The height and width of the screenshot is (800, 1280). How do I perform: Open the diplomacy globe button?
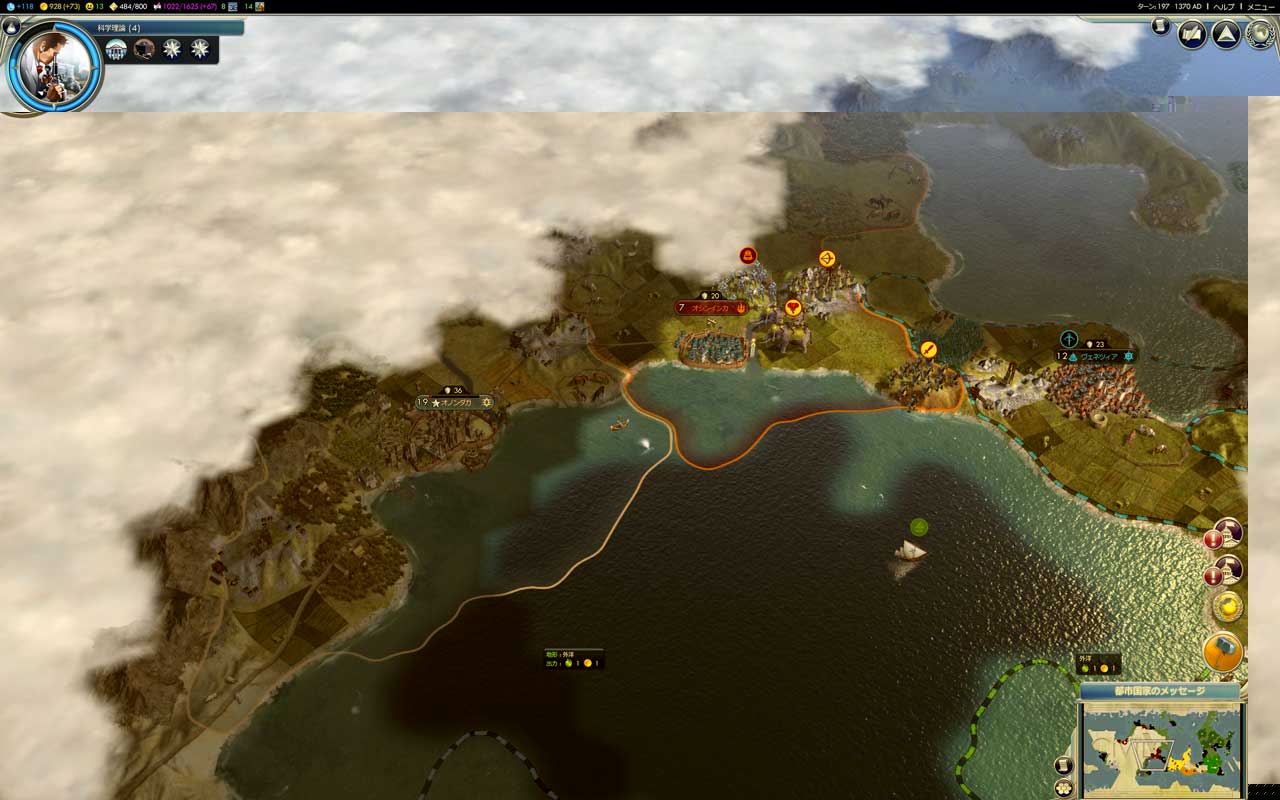point(1259,35)
